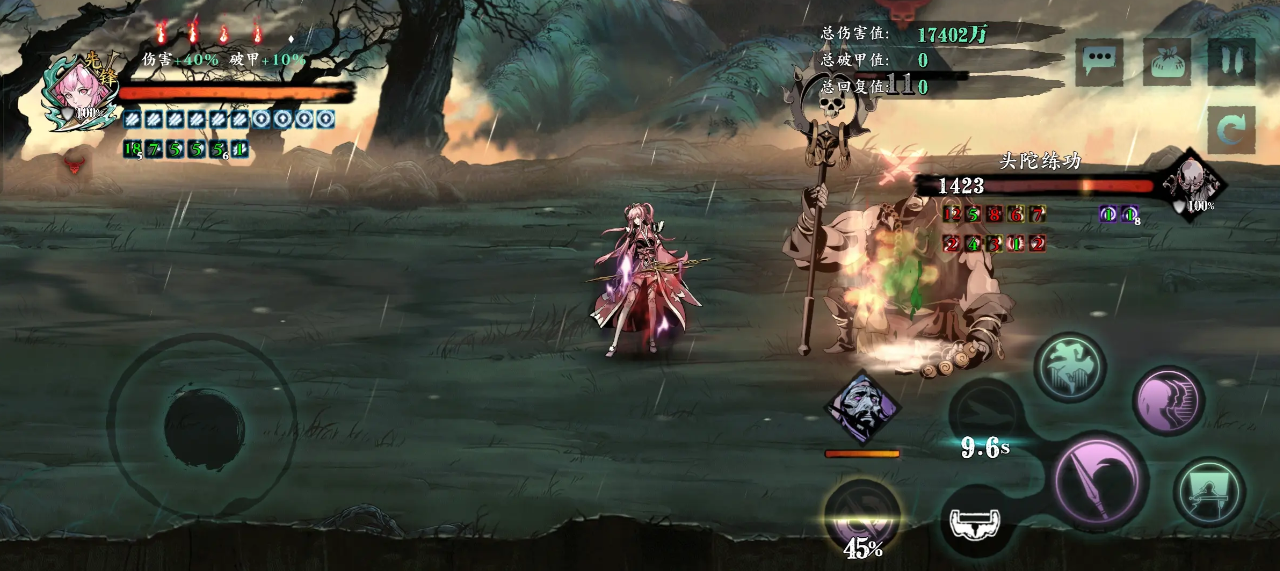This screenshot has width=1280, height=571.
Task: Pause the battle
Action: coord(1231,62)
